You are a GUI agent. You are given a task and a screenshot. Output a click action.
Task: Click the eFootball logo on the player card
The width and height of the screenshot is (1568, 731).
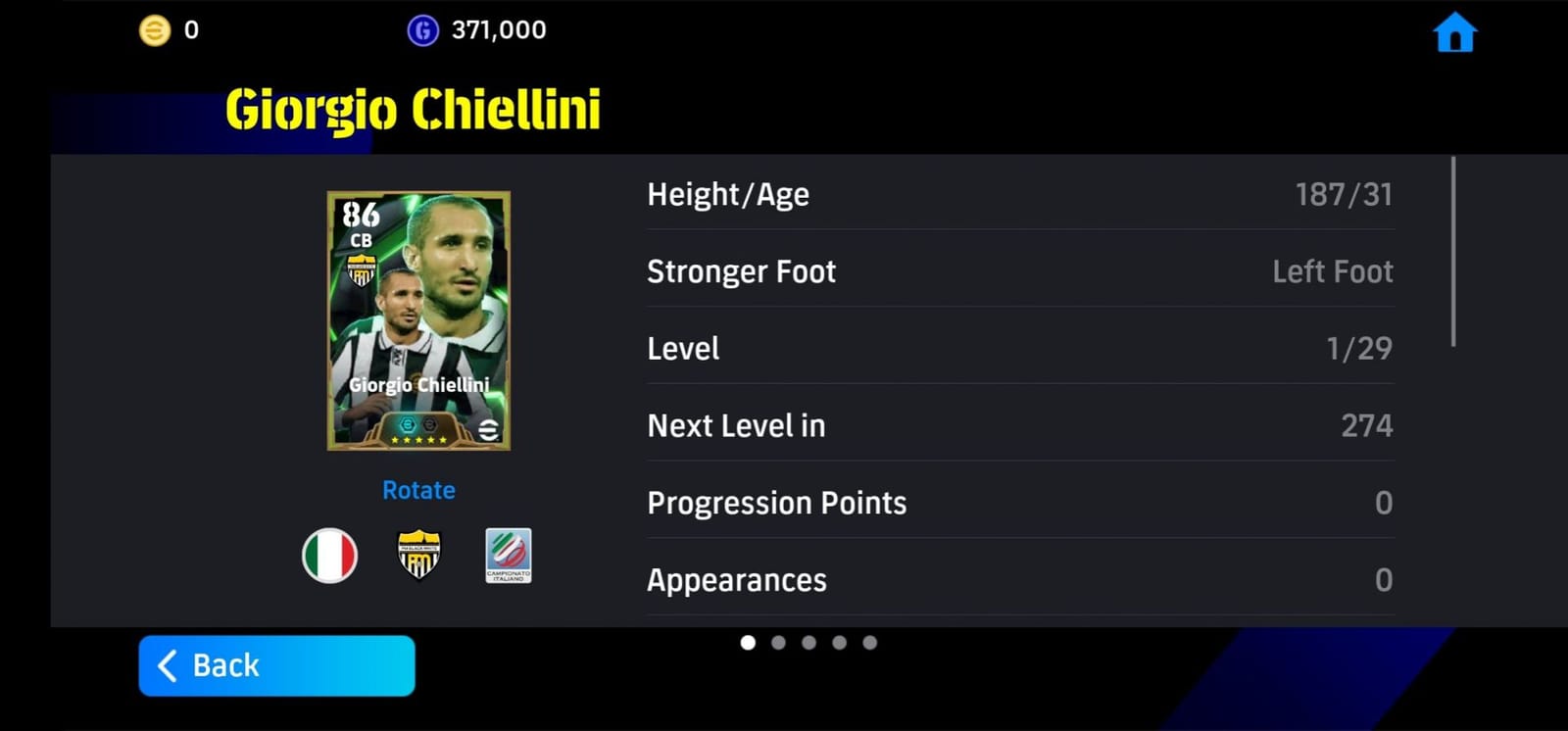click(488, 428)
